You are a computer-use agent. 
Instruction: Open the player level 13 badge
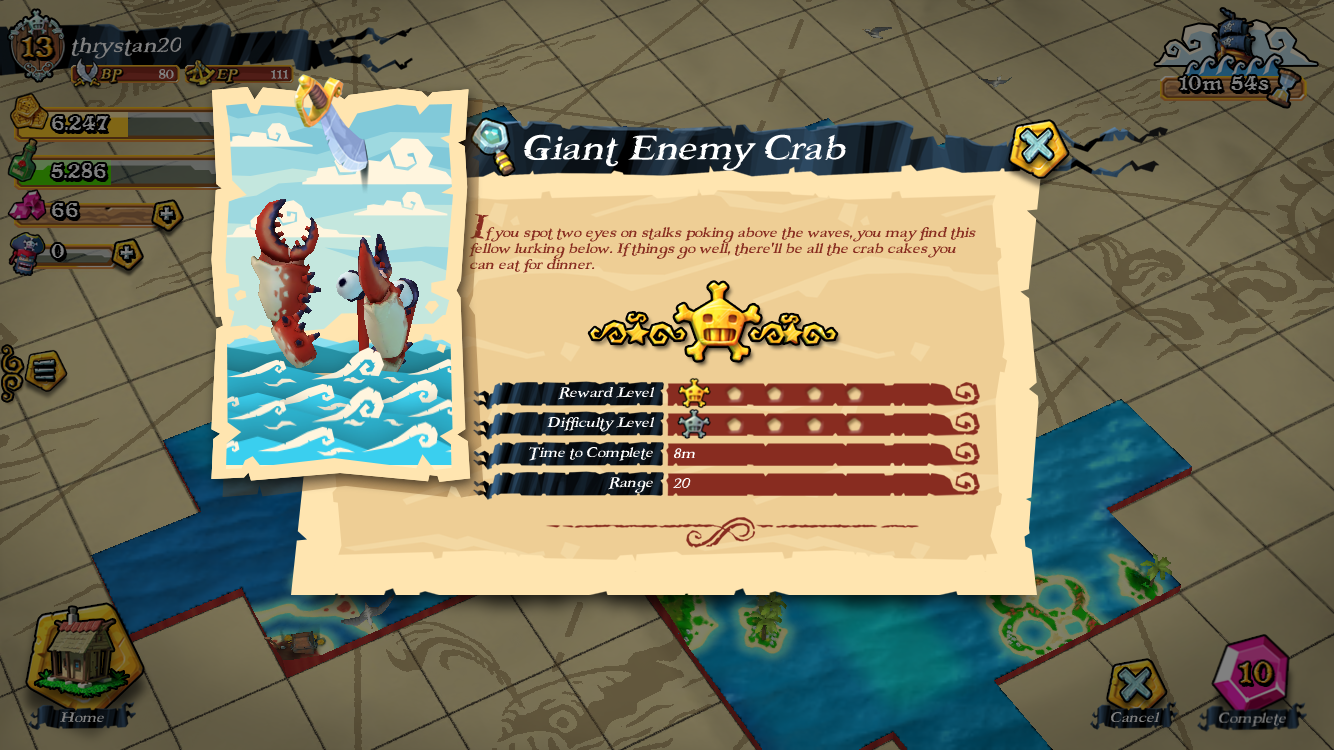tap(37, 46)
